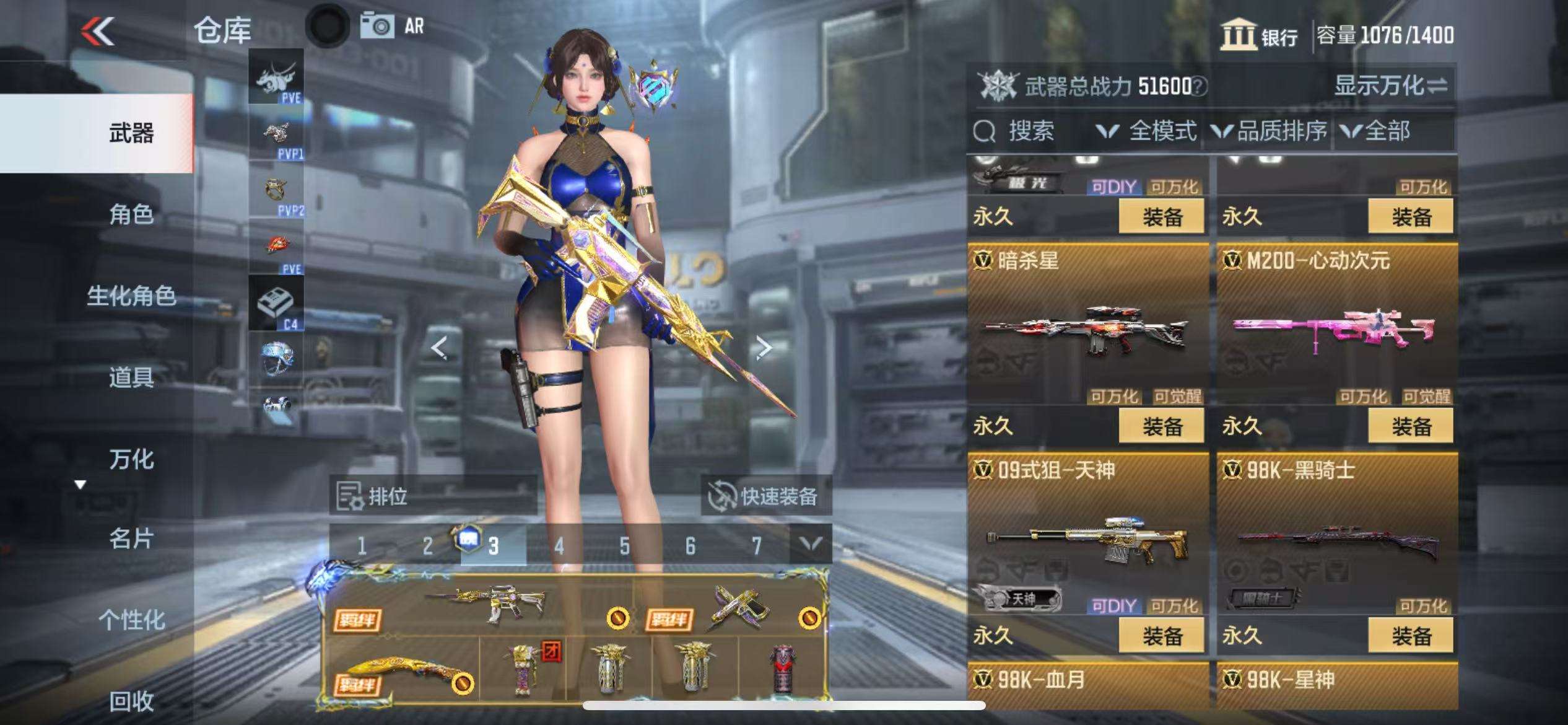Go to the 回收 recycle tab
The height and width of the screenshot is (725, 1568).
[131, 701]
